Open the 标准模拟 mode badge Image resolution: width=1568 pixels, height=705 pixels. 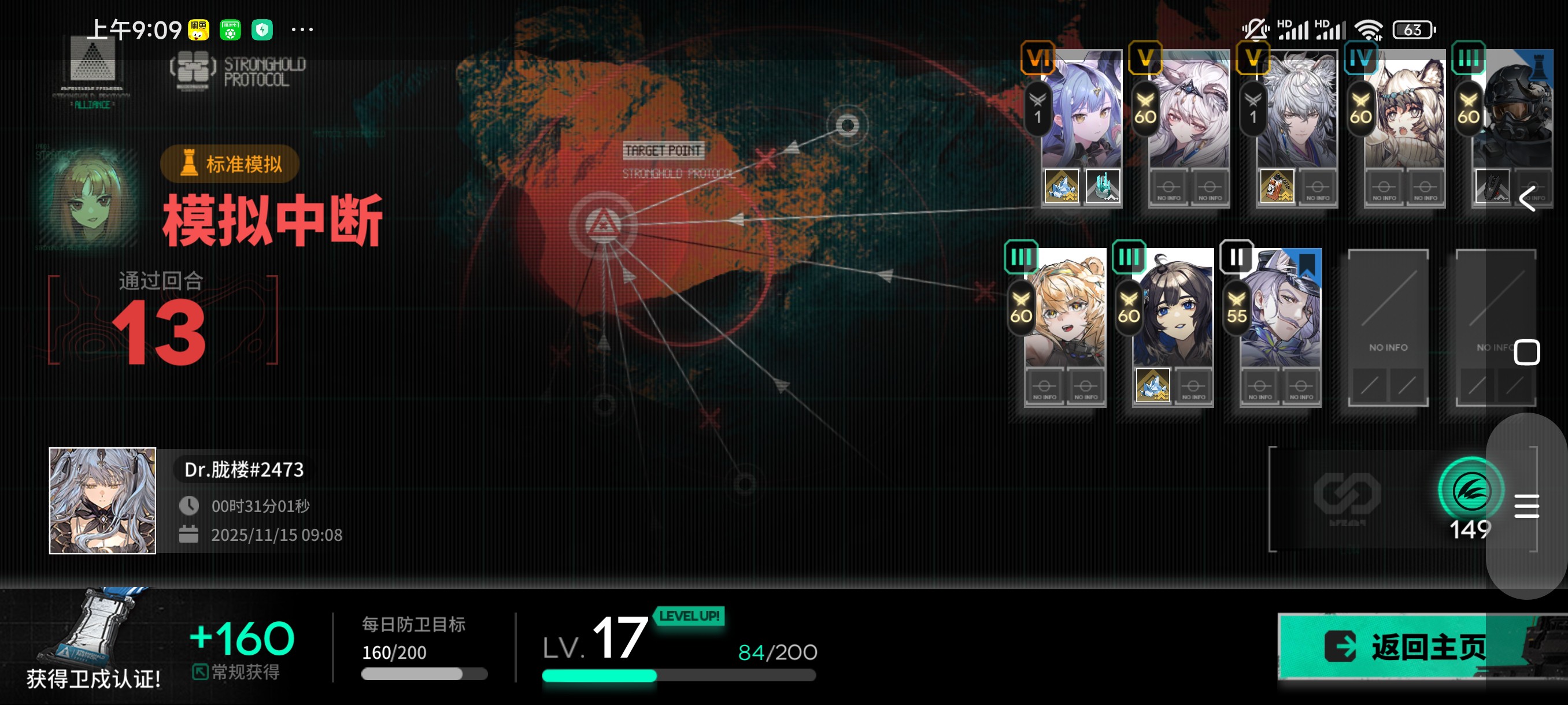coord(230,164)
